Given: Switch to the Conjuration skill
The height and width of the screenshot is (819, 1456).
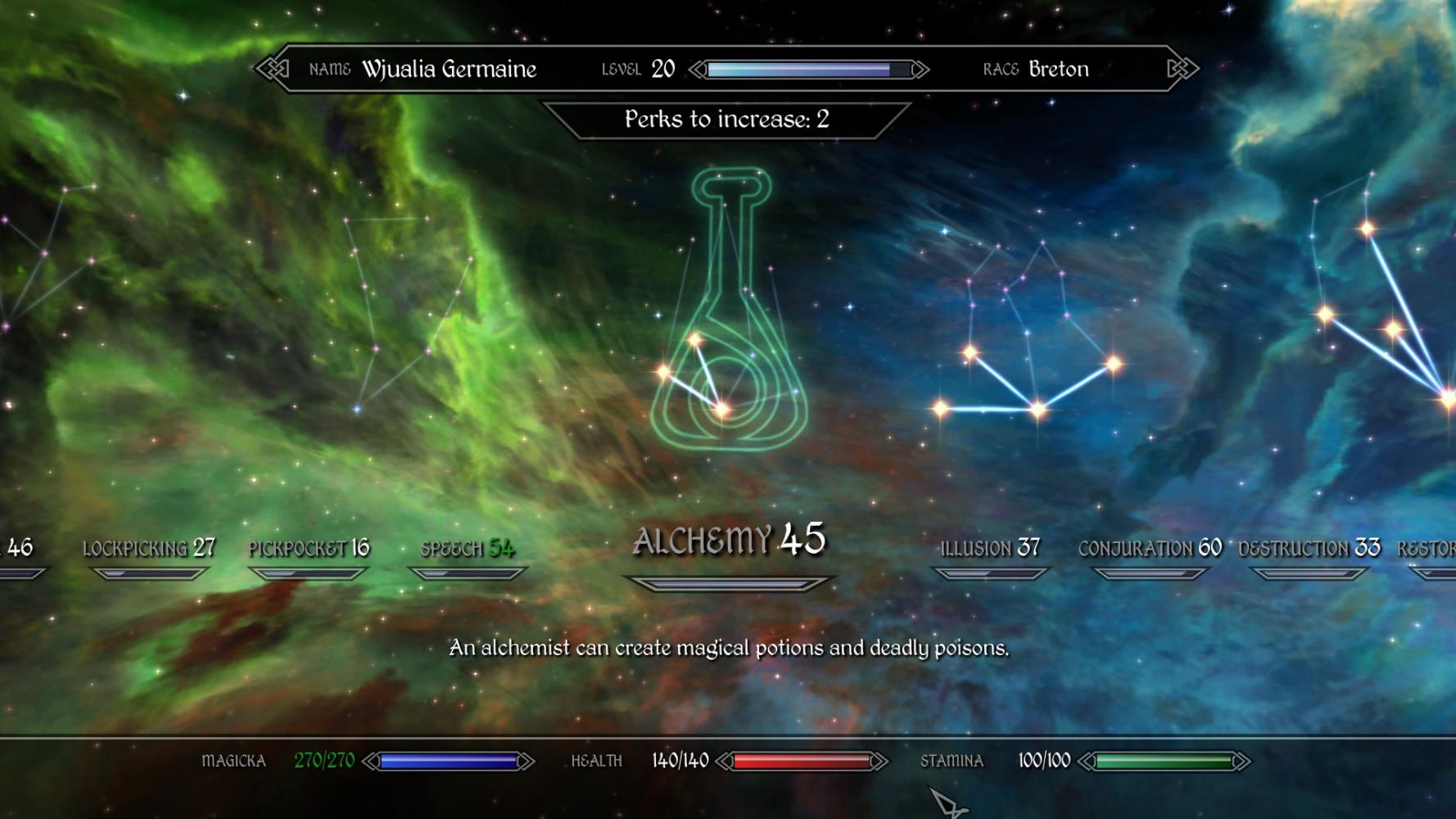Looking at the screenshot, I should [1150, 549].
